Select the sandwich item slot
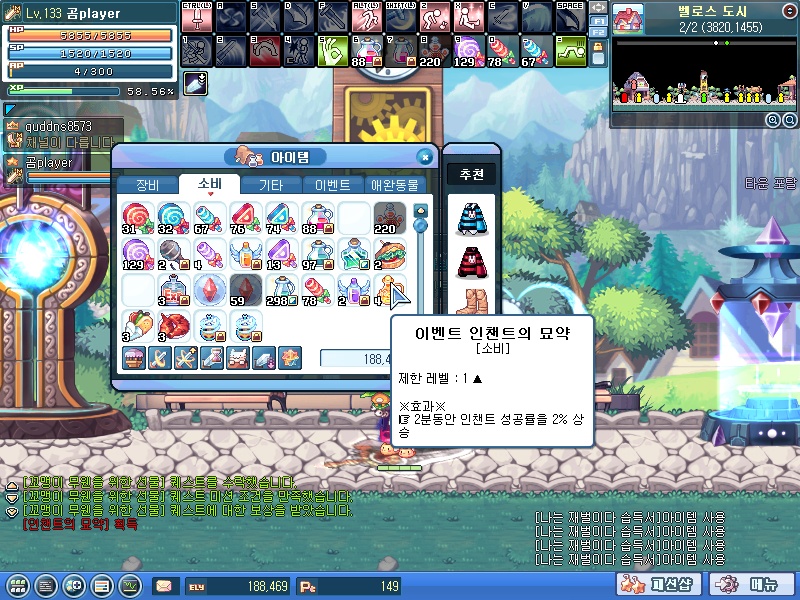This screenshot has height=600, width=800. [389, 254]
